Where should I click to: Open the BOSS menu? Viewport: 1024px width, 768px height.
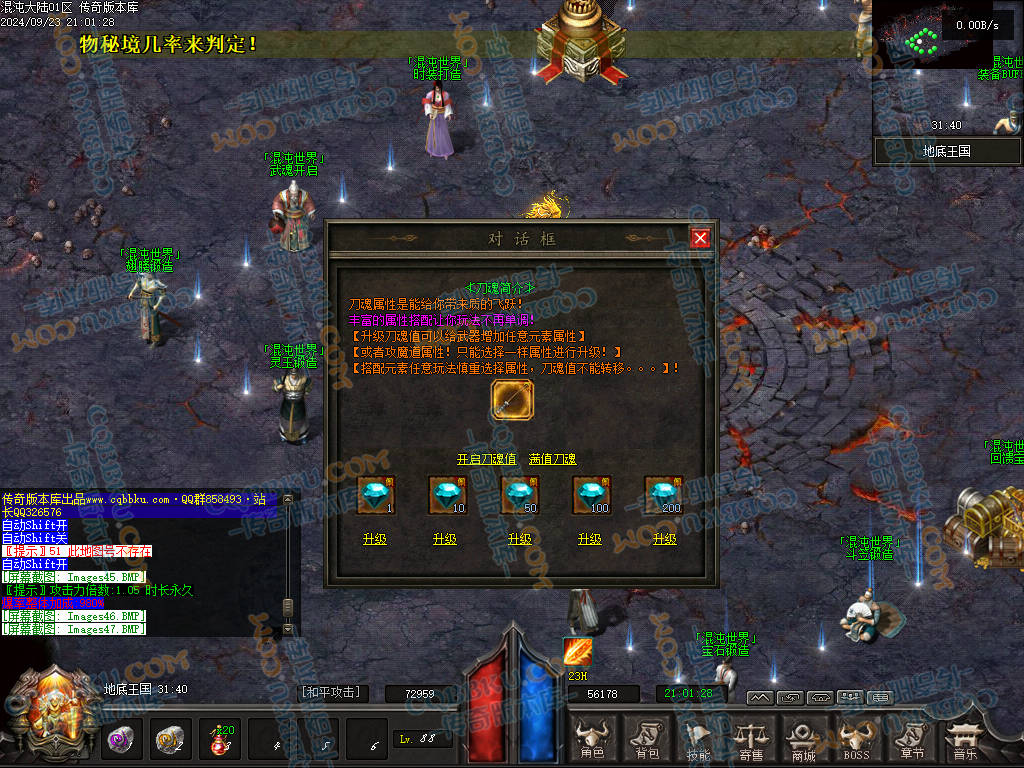[856, 740]
